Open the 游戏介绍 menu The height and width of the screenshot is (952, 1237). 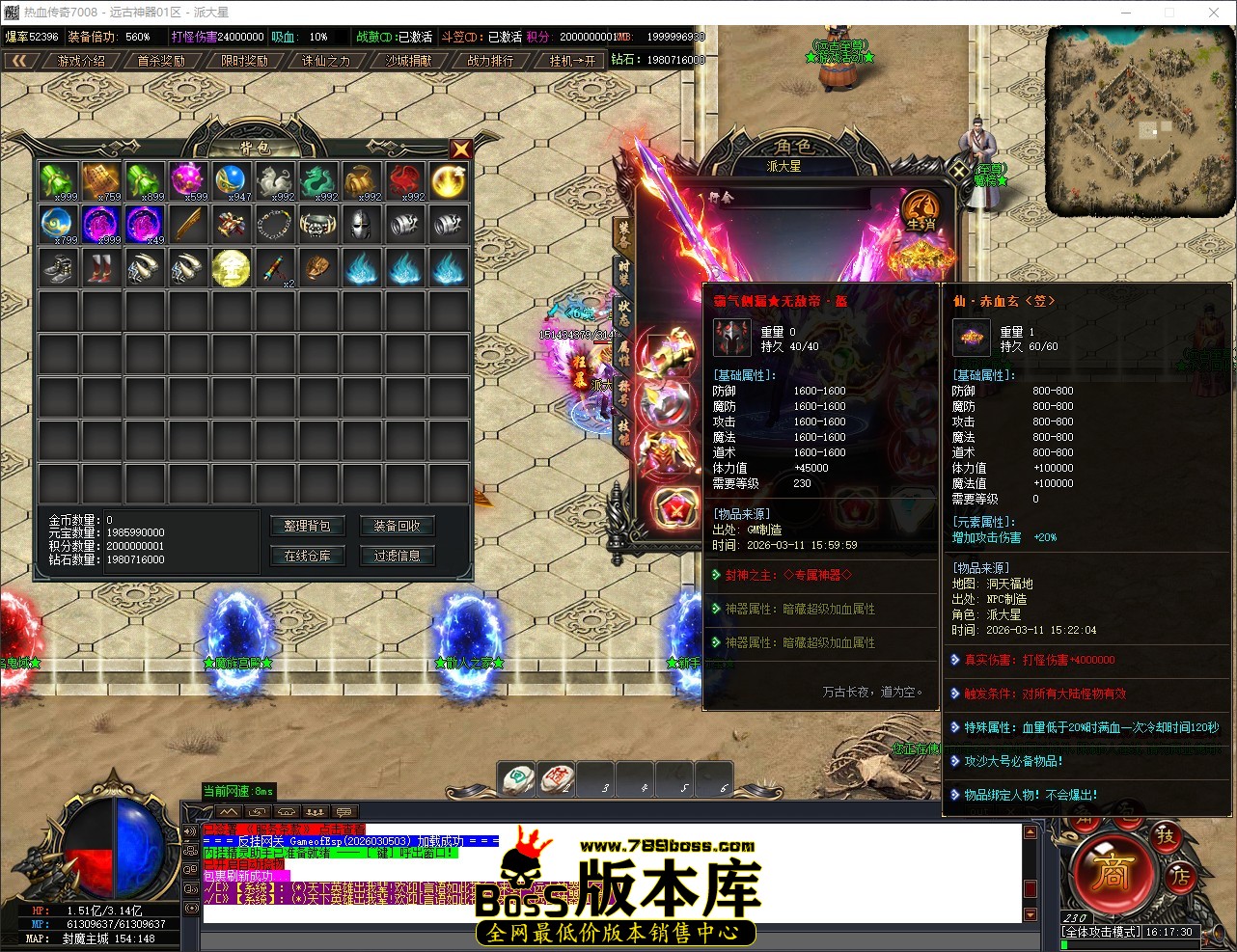tap(82, 59)
